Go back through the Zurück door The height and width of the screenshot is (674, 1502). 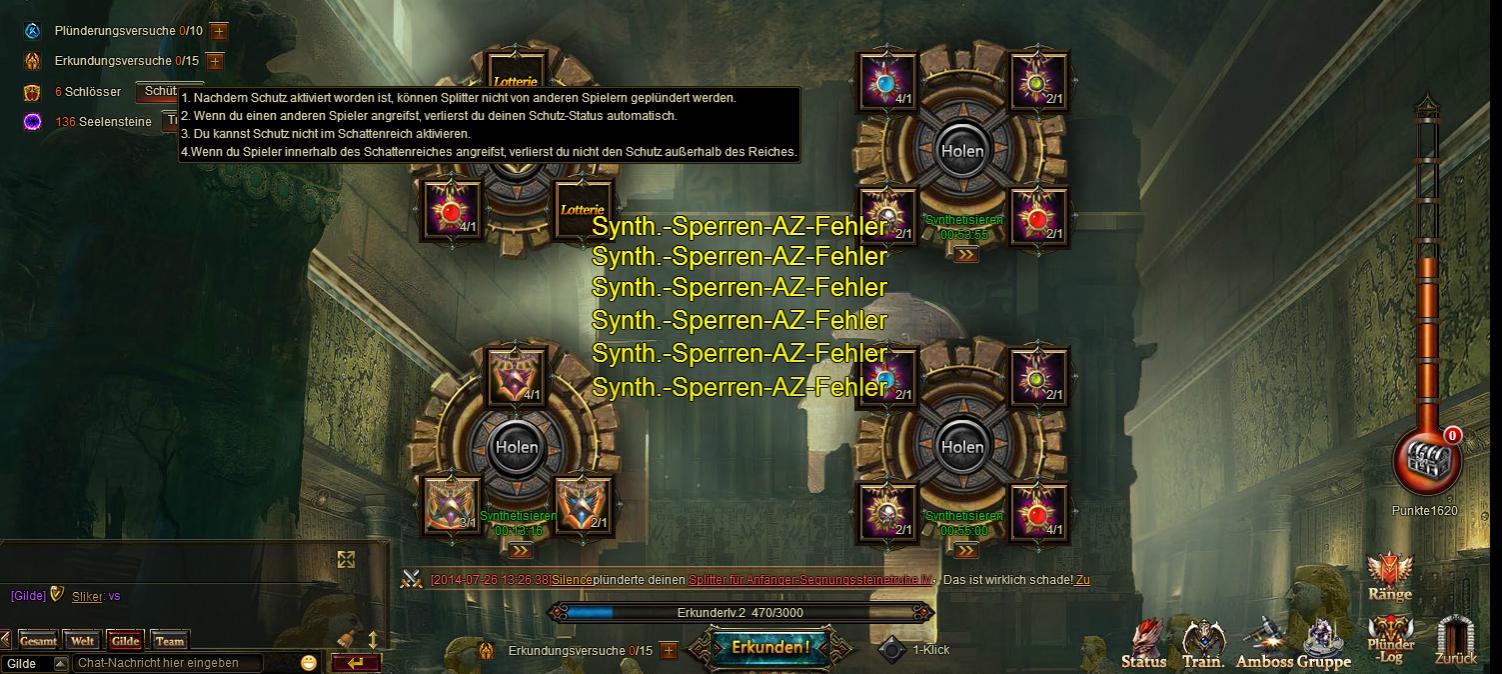1455,642
